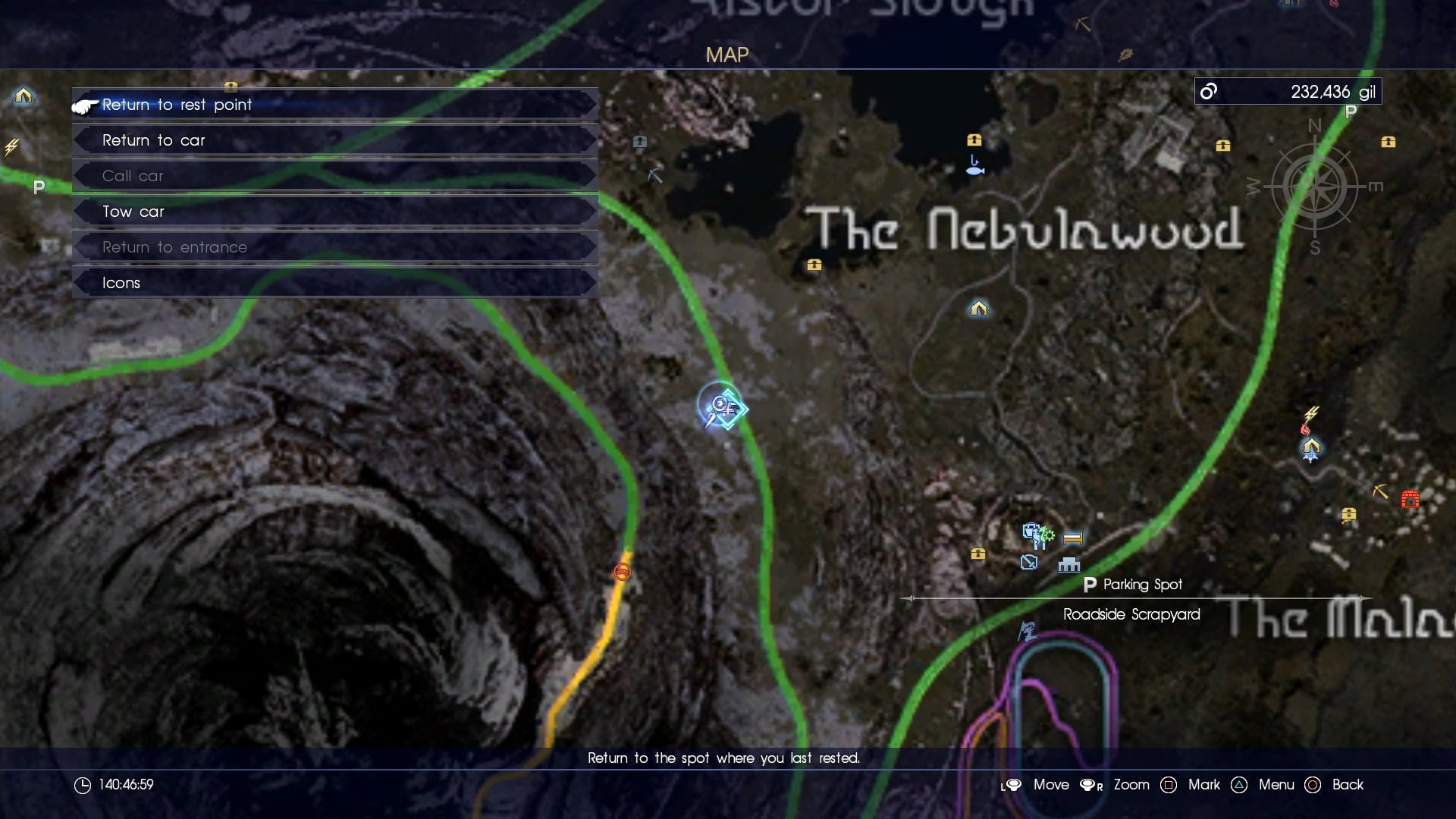This screenshot has width=1456, height=819.
Task: Click the player position marker on map
Action: [722, 407]
